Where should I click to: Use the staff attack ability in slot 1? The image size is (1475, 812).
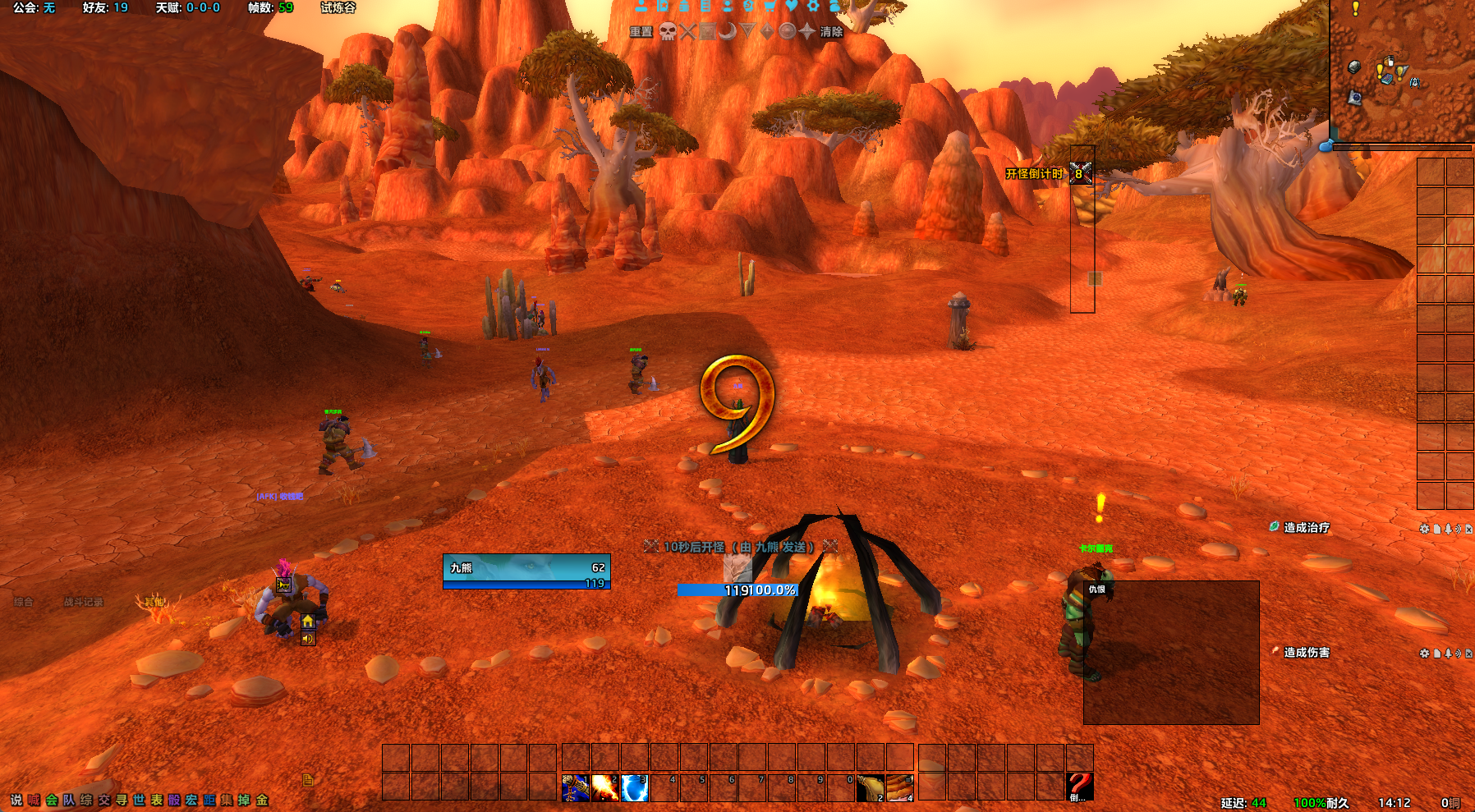coord(576,787)
